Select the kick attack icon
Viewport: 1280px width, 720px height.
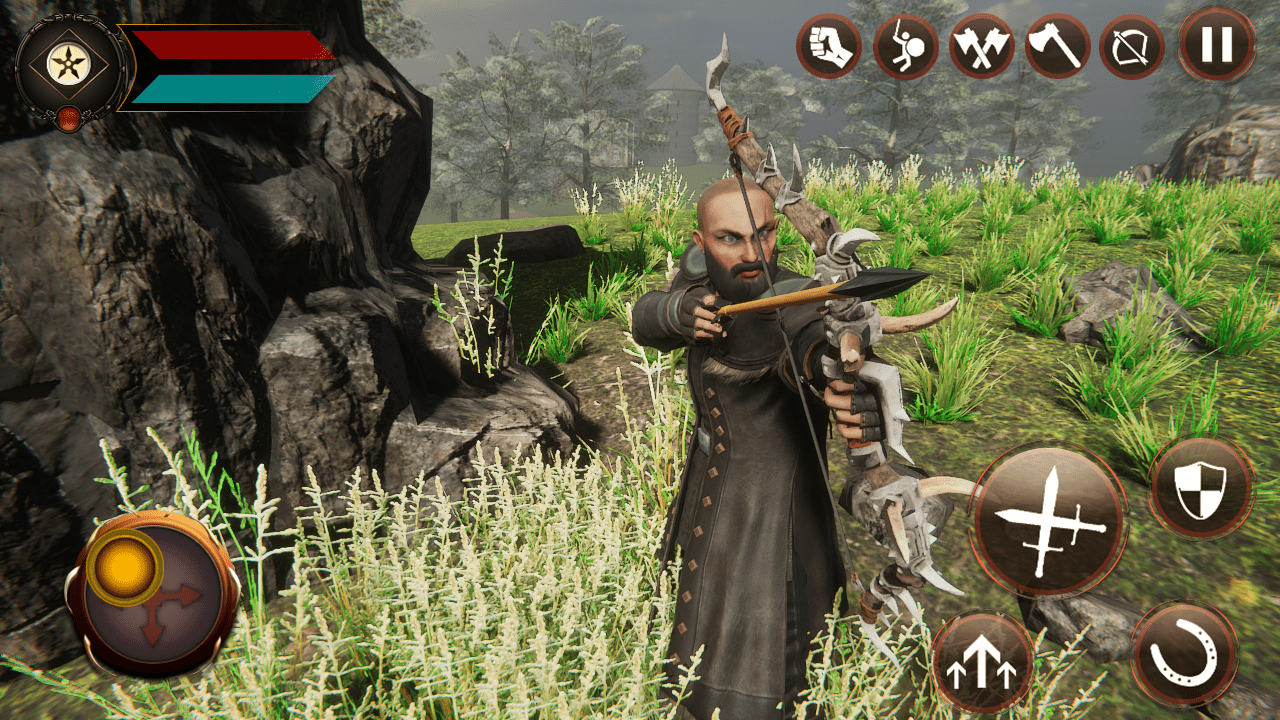[903, 44]
